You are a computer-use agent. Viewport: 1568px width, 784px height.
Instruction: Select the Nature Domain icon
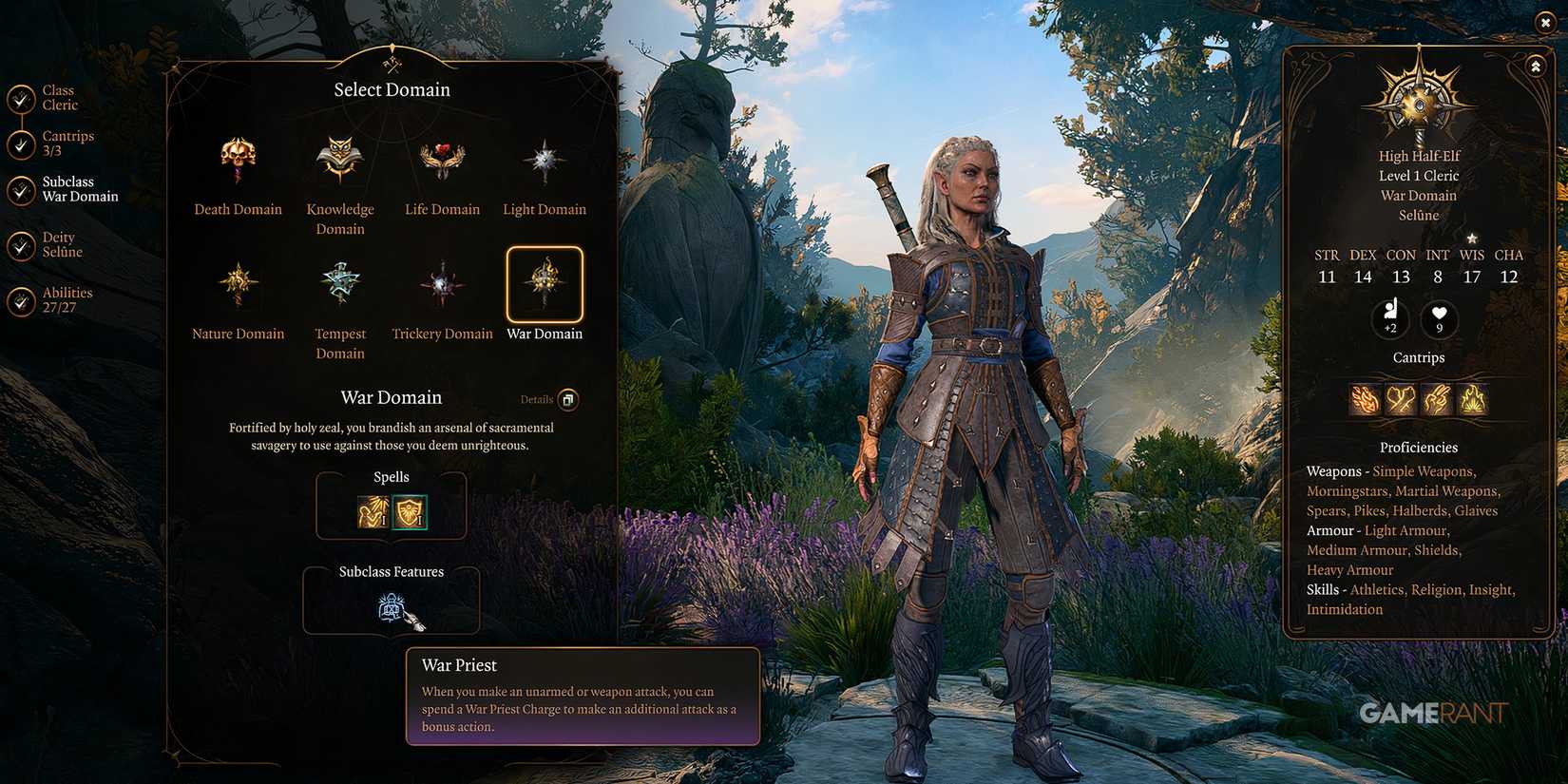point(237,283)
